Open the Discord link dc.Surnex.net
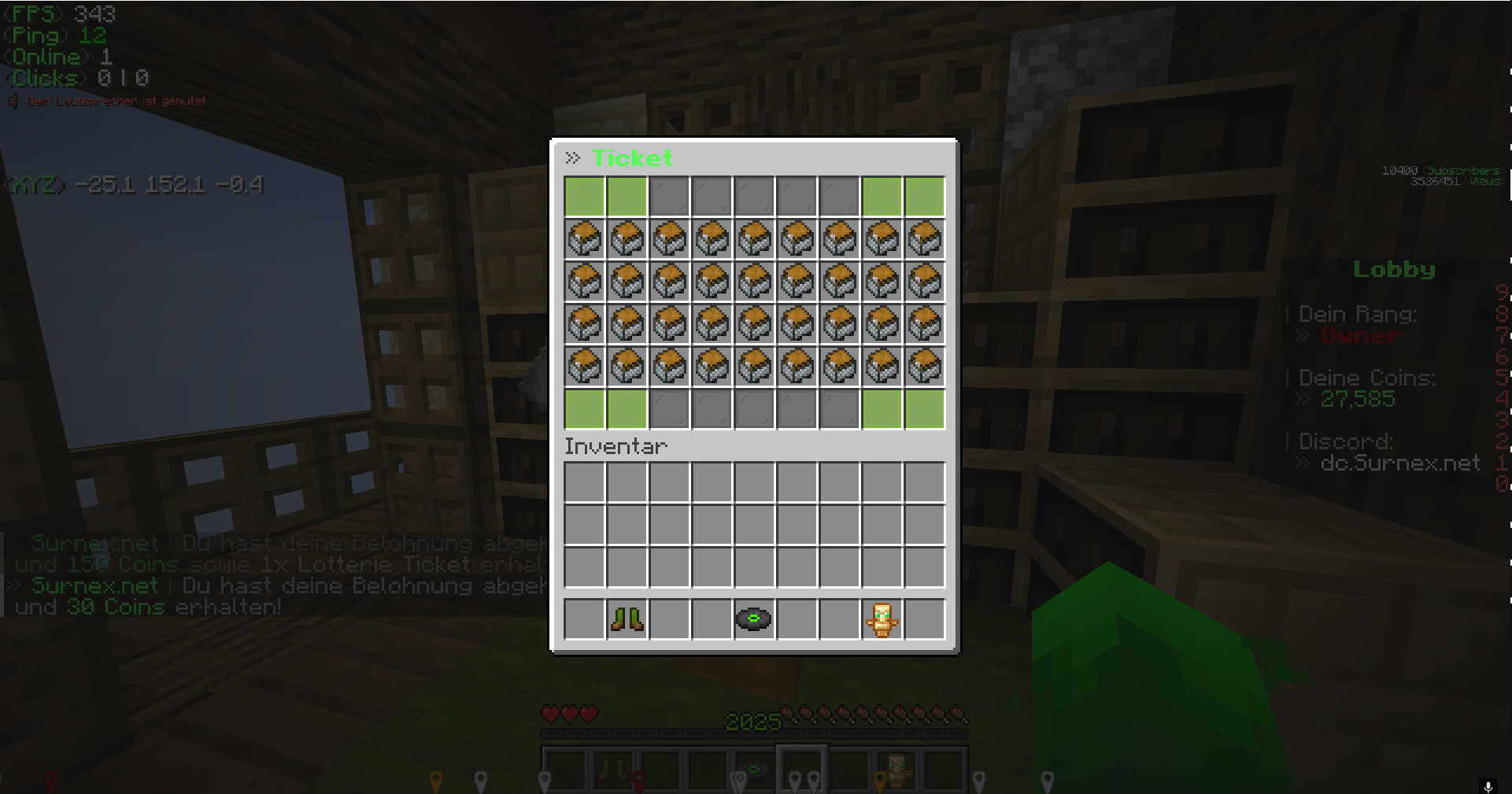This screenshot has height=794, width=1512. pyautogui.click(x=1401, y=463)
